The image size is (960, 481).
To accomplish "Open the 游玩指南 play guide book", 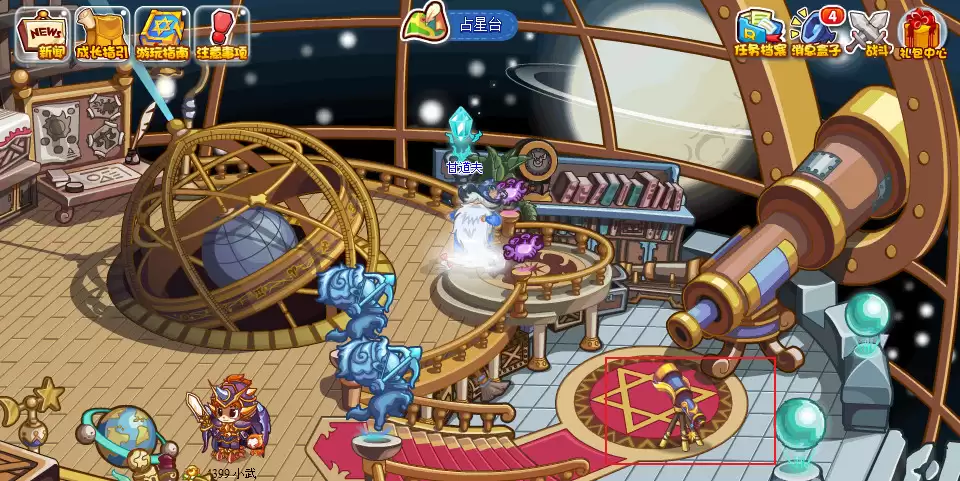I will [x=163, y=35].
